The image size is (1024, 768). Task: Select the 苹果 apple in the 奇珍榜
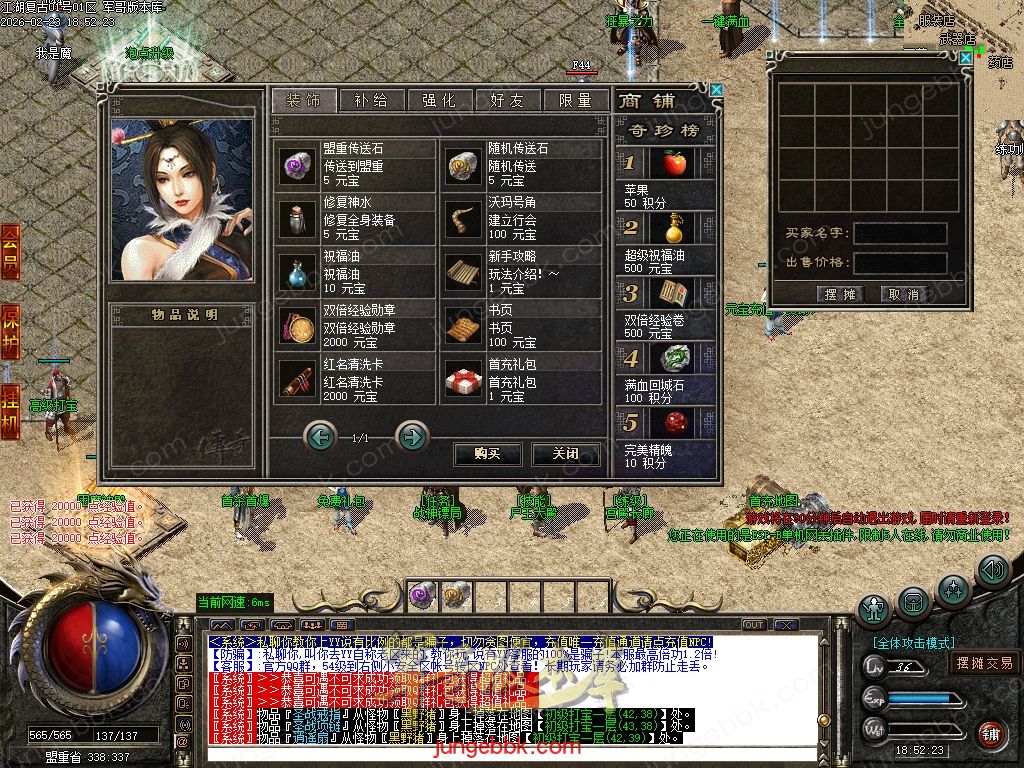pyautogui.click(x=674, y=162)
